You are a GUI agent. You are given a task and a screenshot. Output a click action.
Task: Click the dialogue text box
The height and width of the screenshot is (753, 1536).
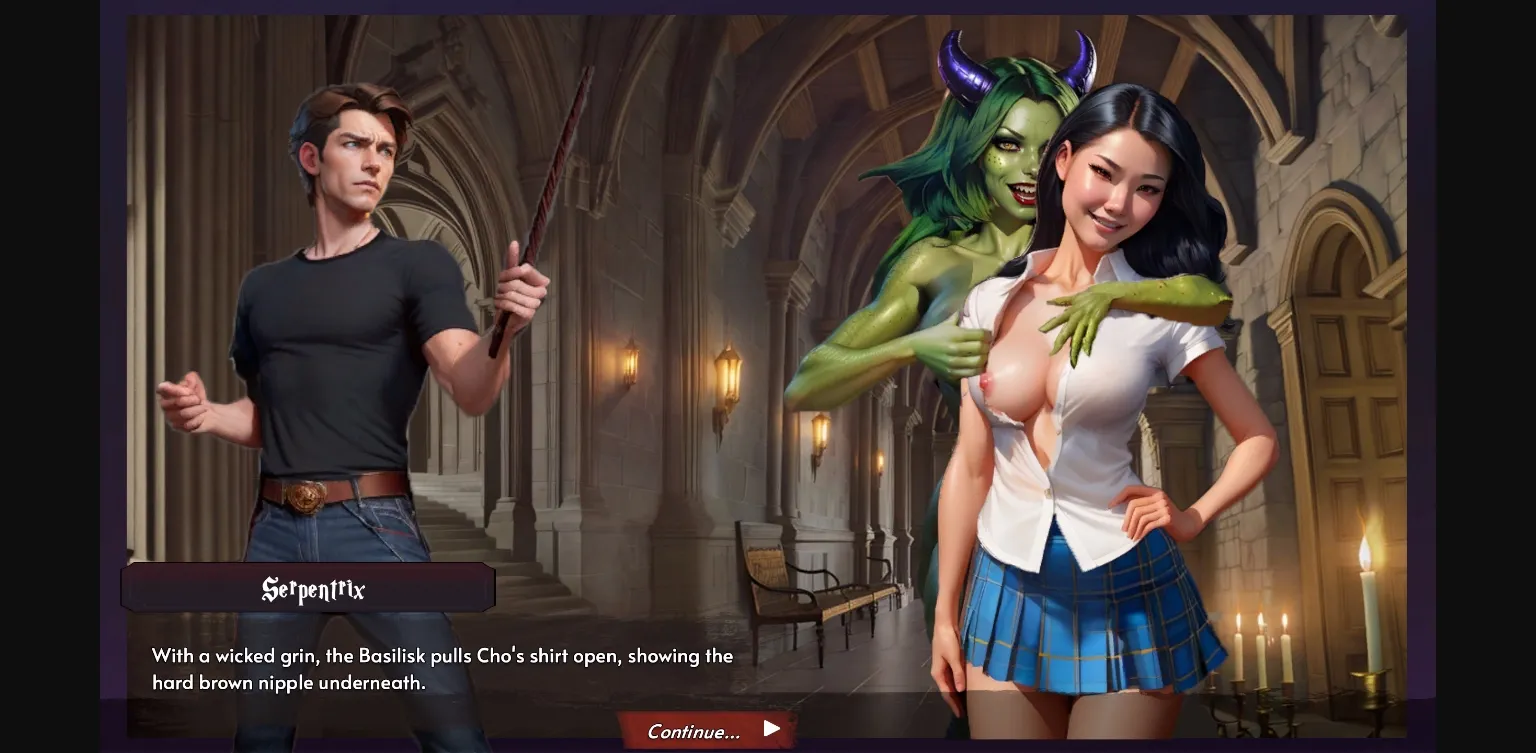(x=440, y=668)
